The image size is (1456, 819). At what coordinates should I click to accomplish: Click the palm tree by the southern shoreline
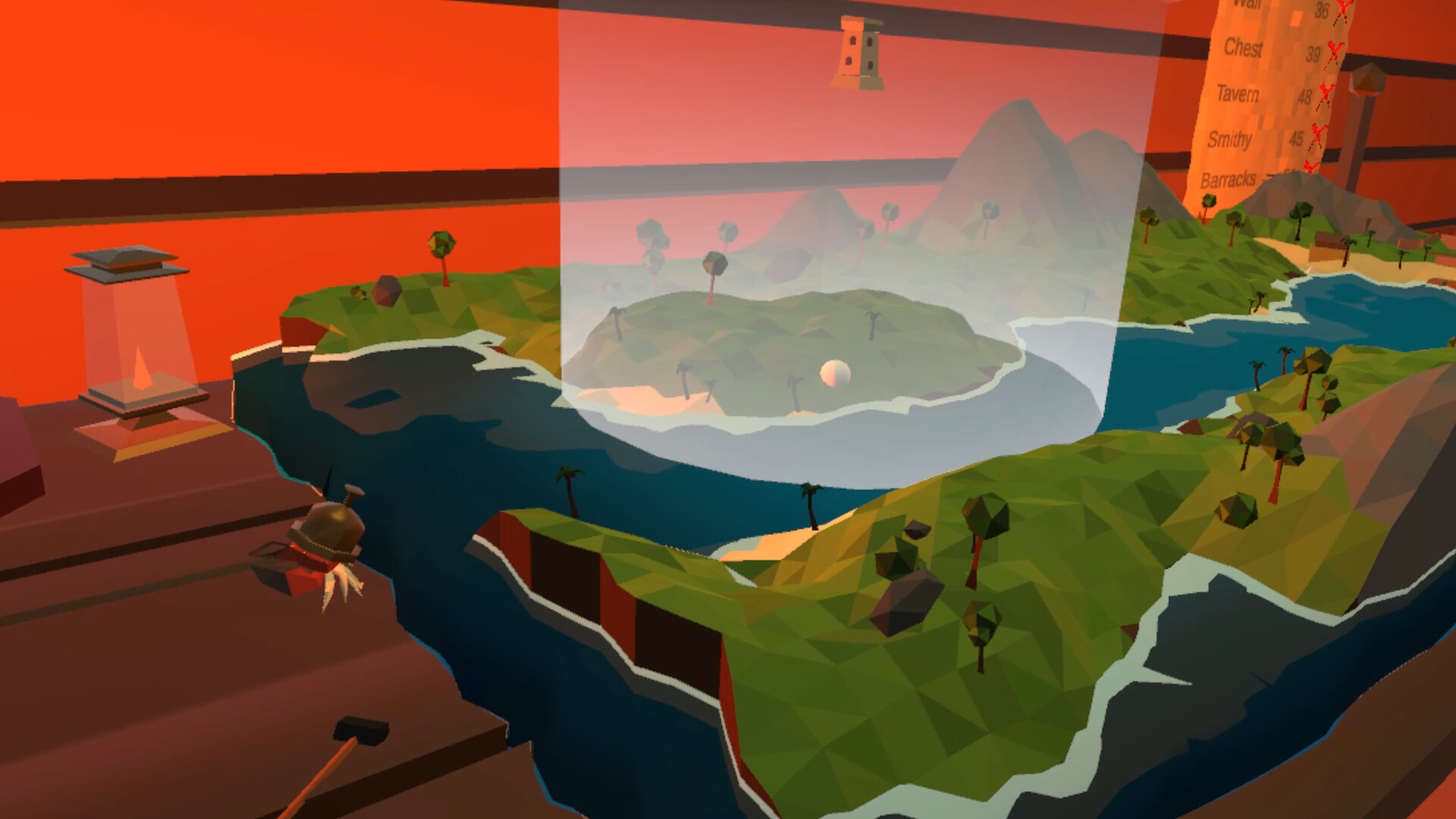[x=810, y=497]
